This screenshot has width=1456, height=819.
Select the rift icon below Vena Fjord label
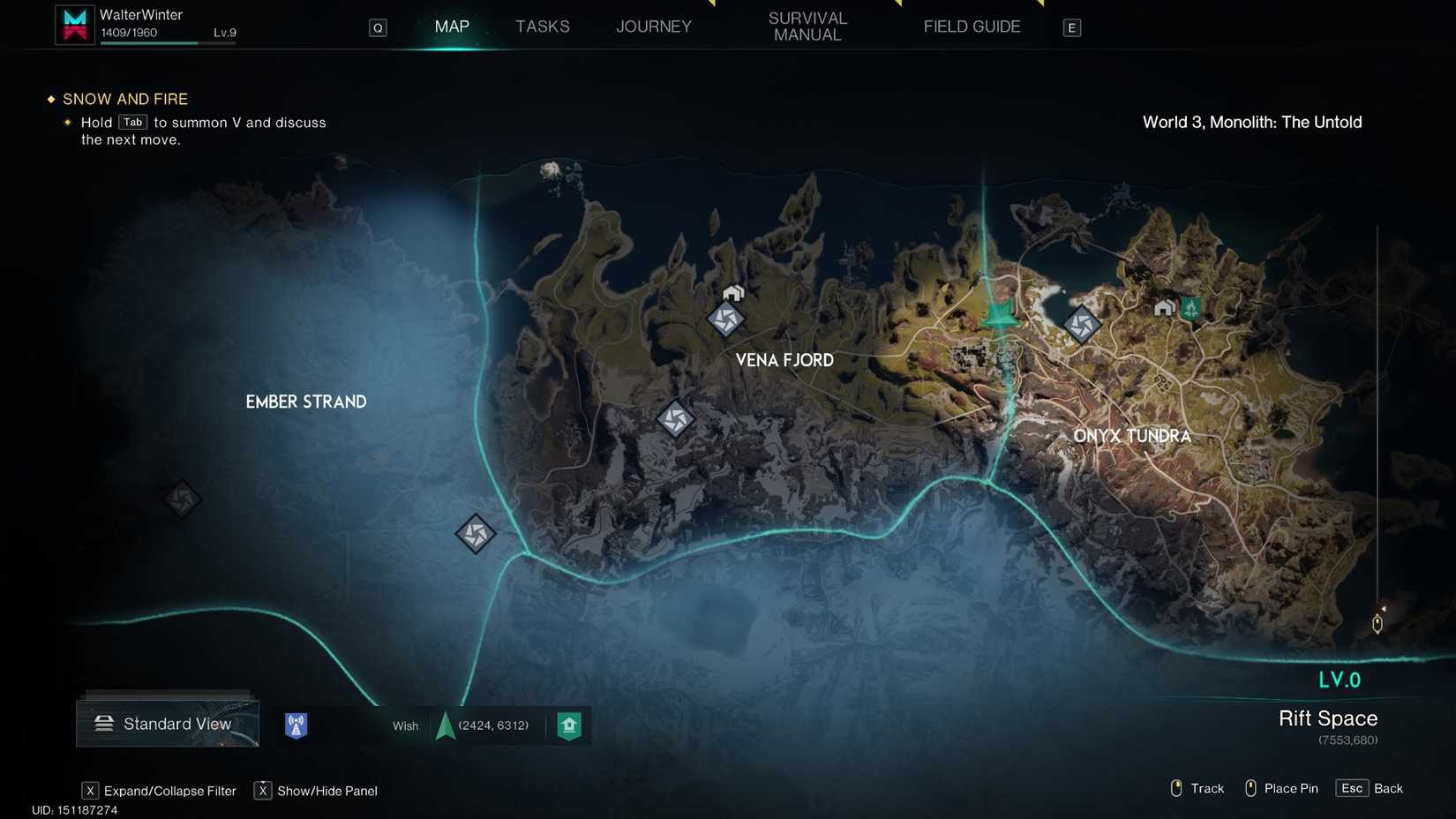click(x=676, y=420)
